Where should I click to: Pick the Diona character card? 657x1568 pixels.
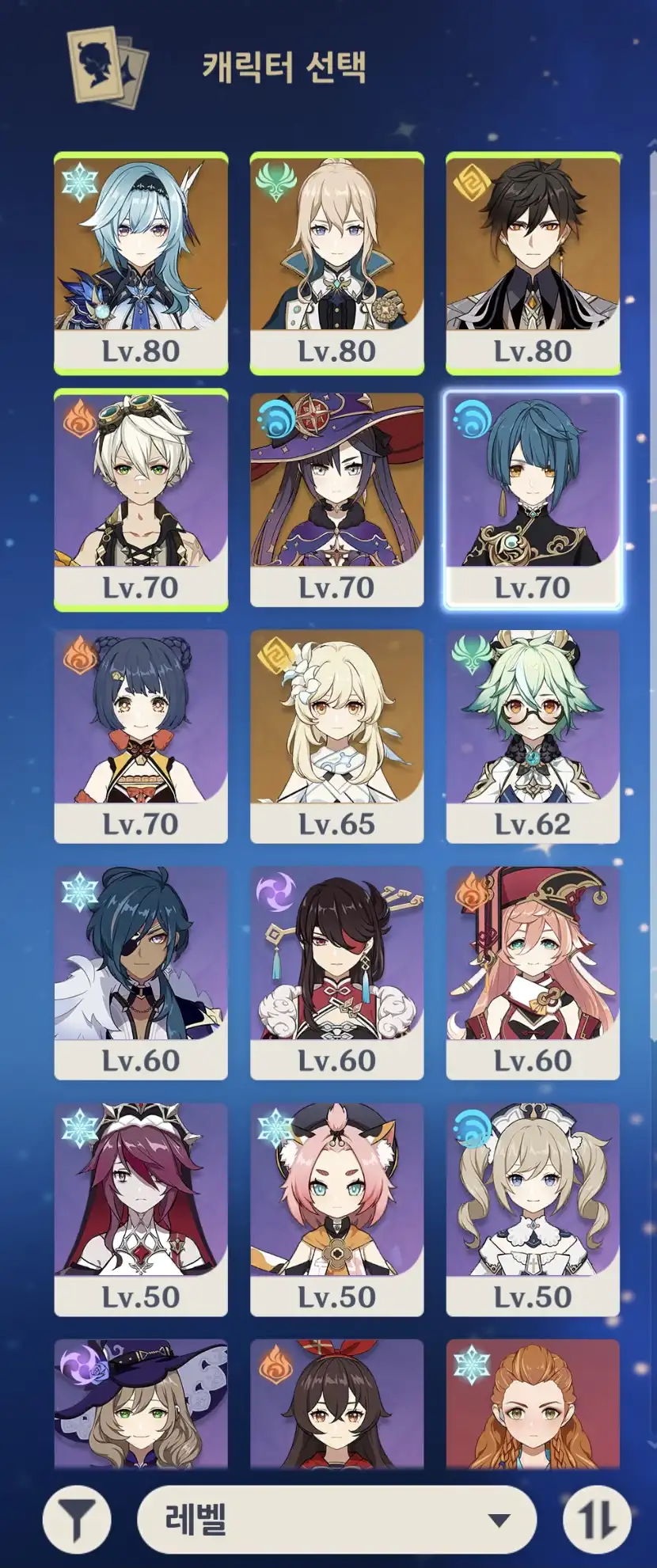(337, 1209)
